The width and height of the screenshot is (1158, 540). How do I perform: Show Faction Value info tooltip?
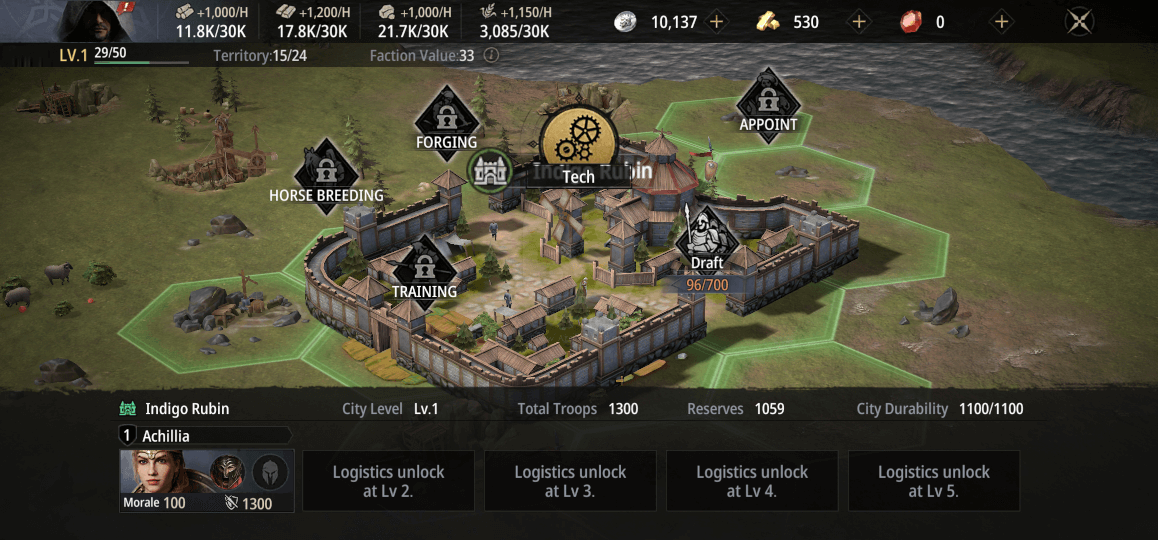tap(491, 56)
